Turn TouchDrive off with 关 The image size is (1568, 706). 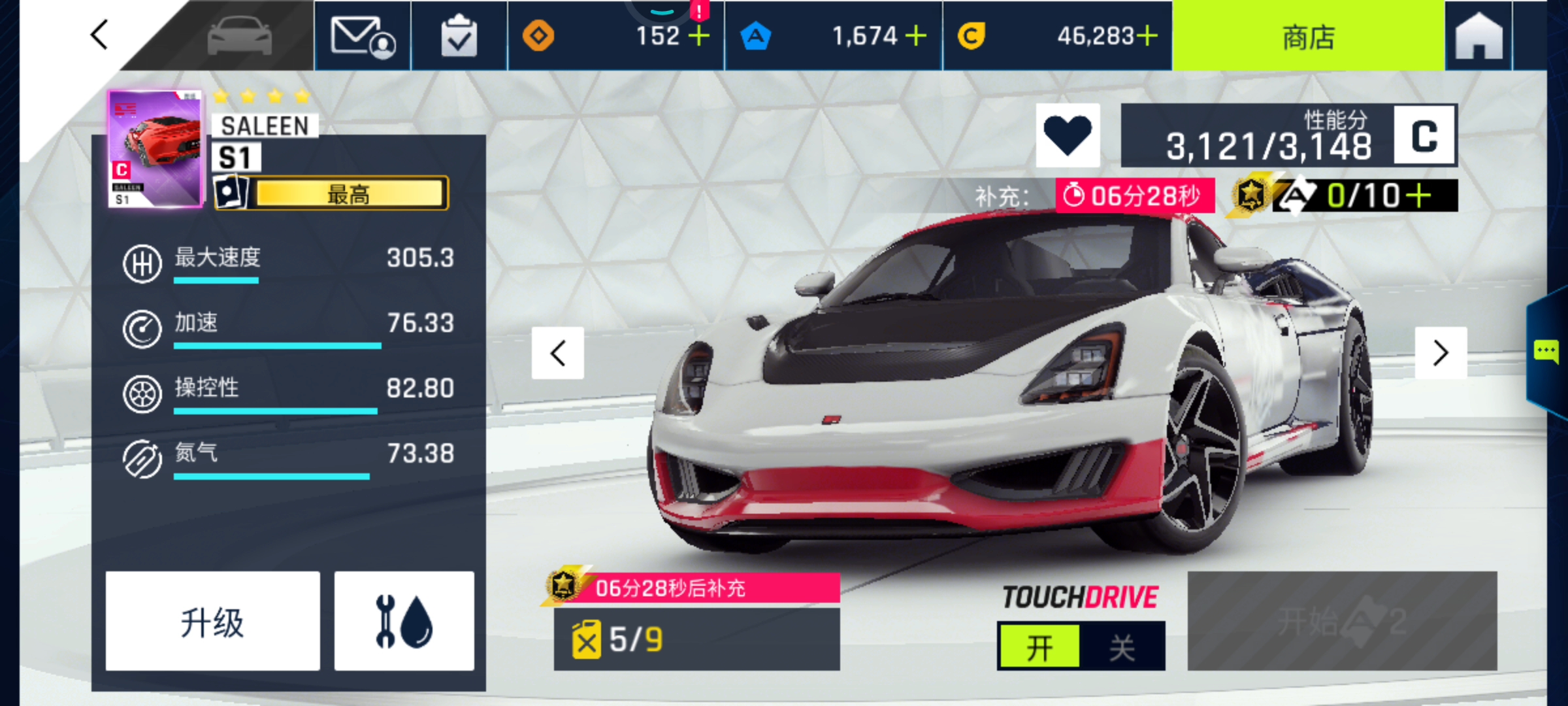[1122, 647]
